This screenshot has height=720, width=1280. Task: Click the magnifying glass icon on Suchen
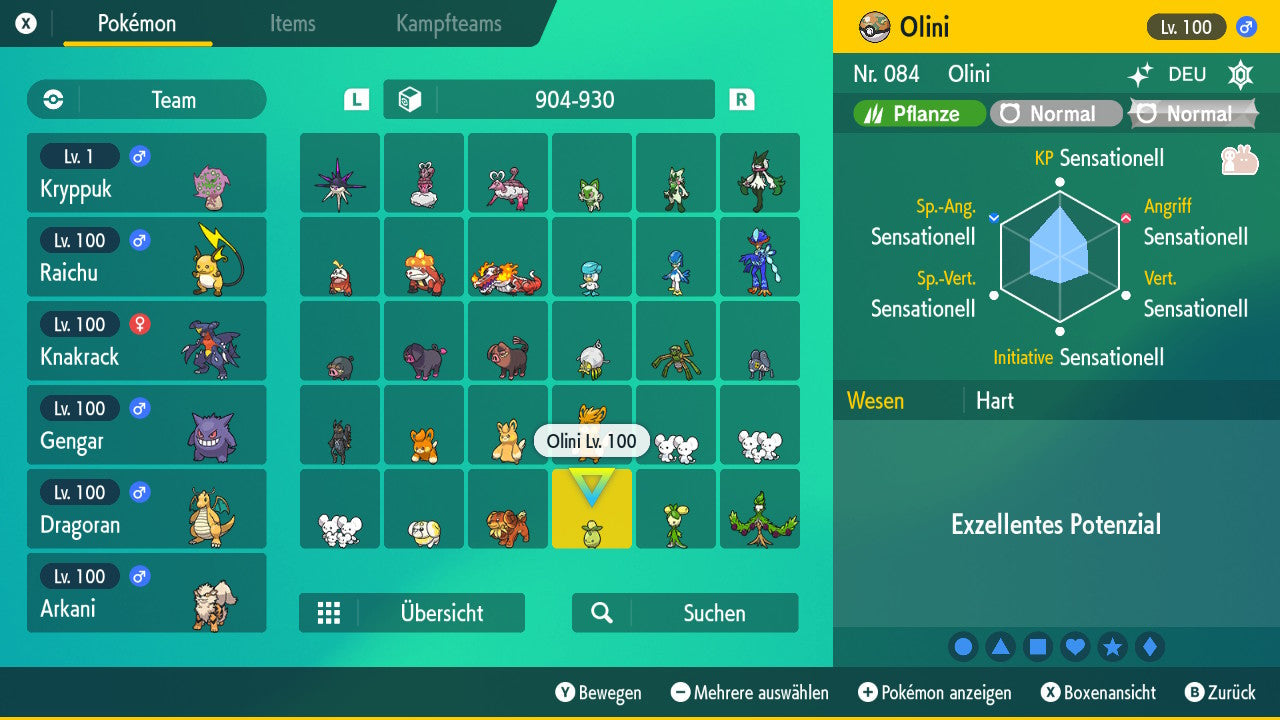(601, 612)
